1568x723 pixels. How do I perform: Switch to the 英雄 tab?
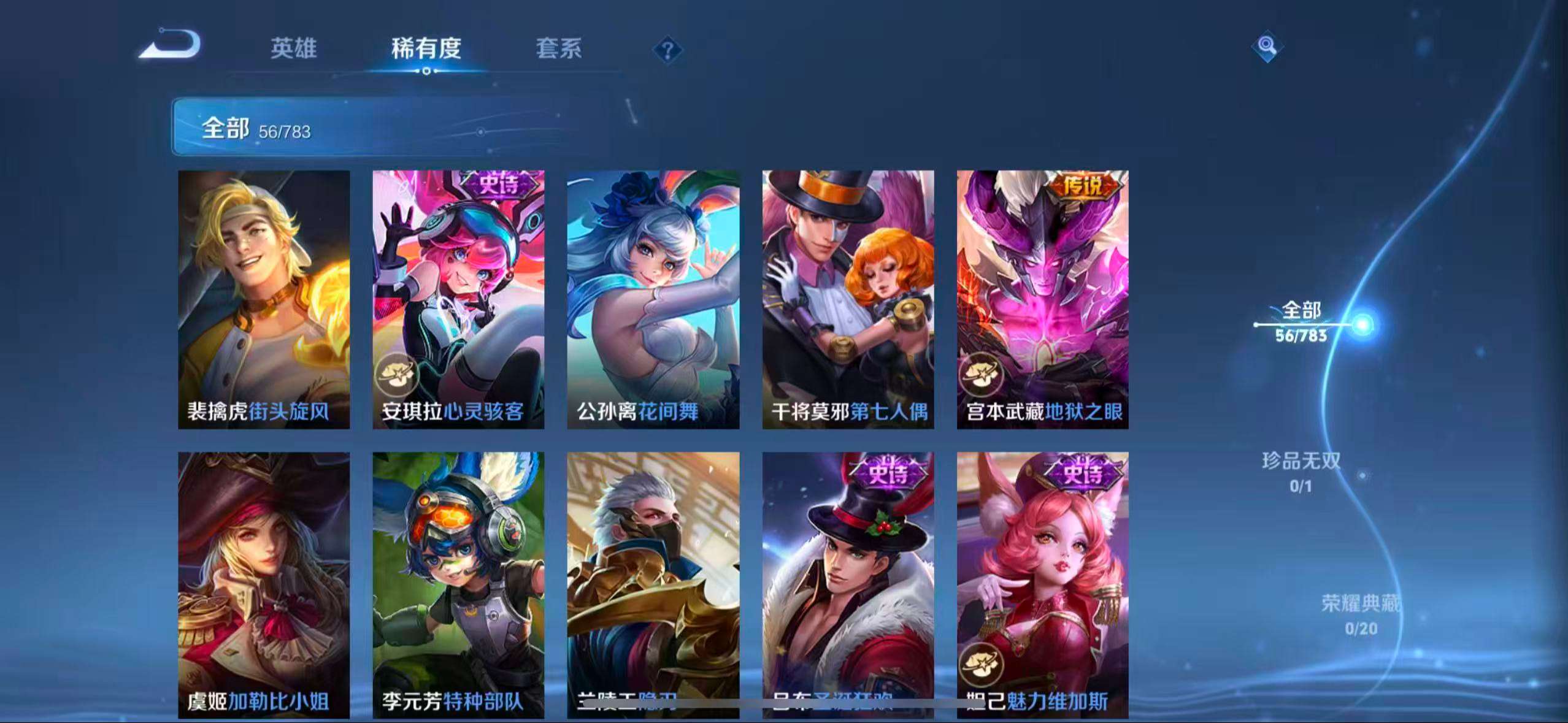coord(293,50)
